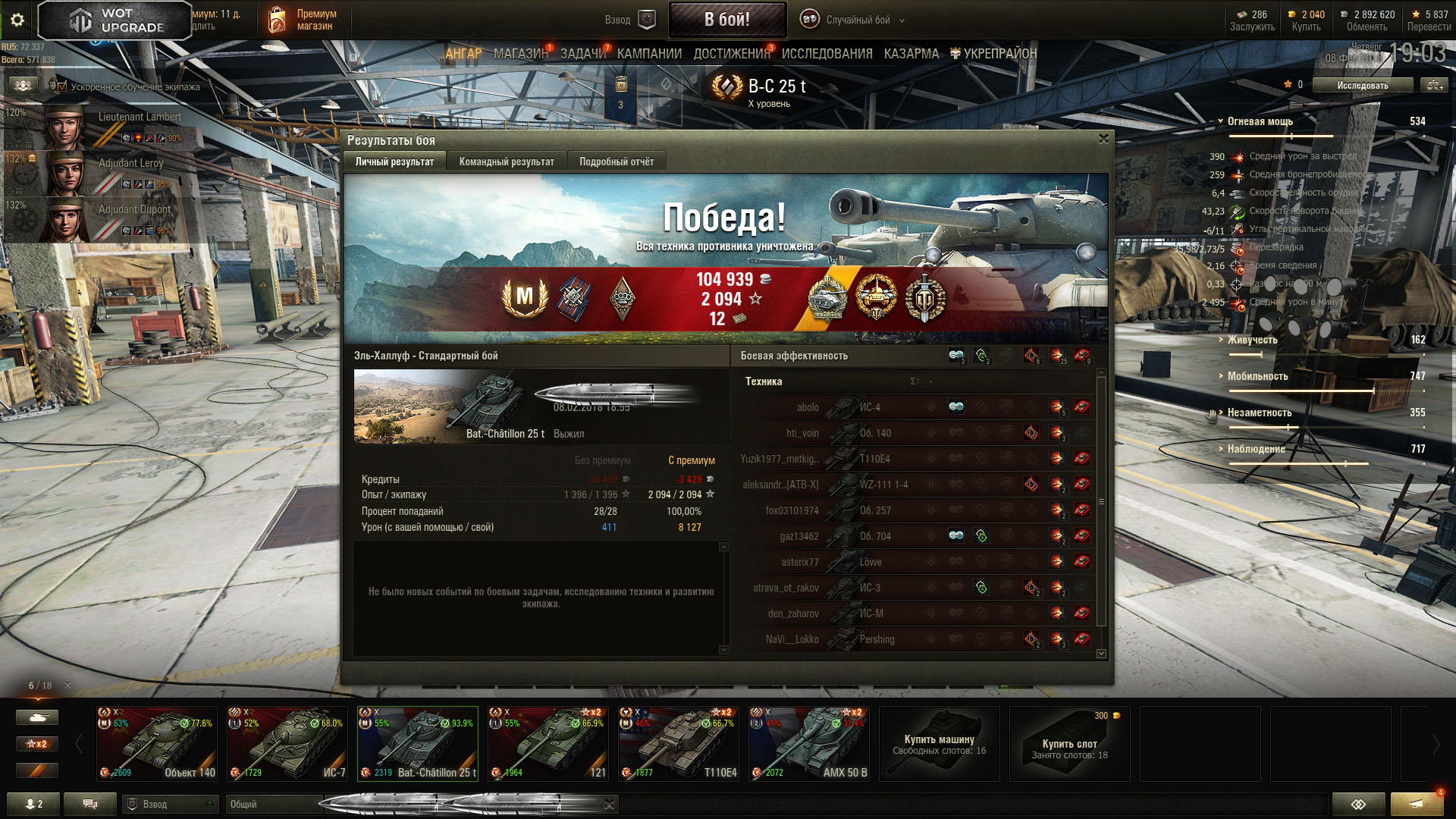Go to the МАГАЗИН menu
This screenshot has height=819, width=1456.
coord(520,54)
